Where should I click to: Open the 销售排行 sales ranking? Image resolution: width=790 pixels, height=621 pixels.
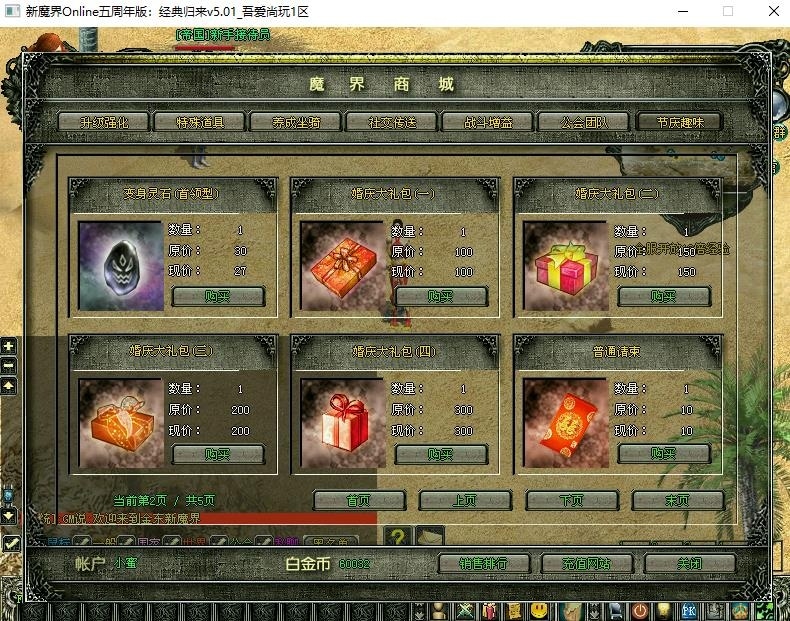484,564
